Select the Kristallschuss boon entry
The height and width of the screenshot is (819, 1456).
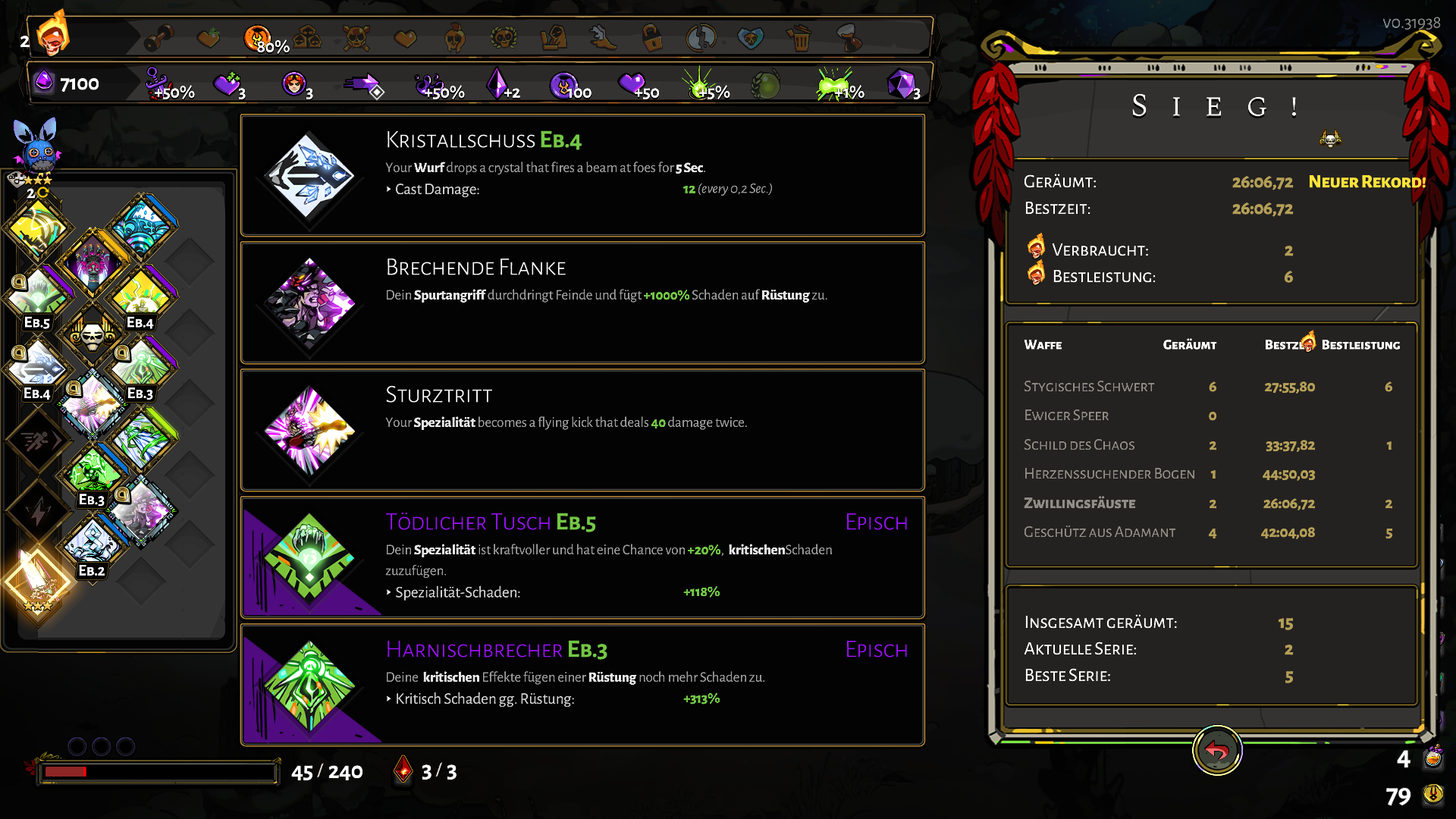(x=582, y=175)
